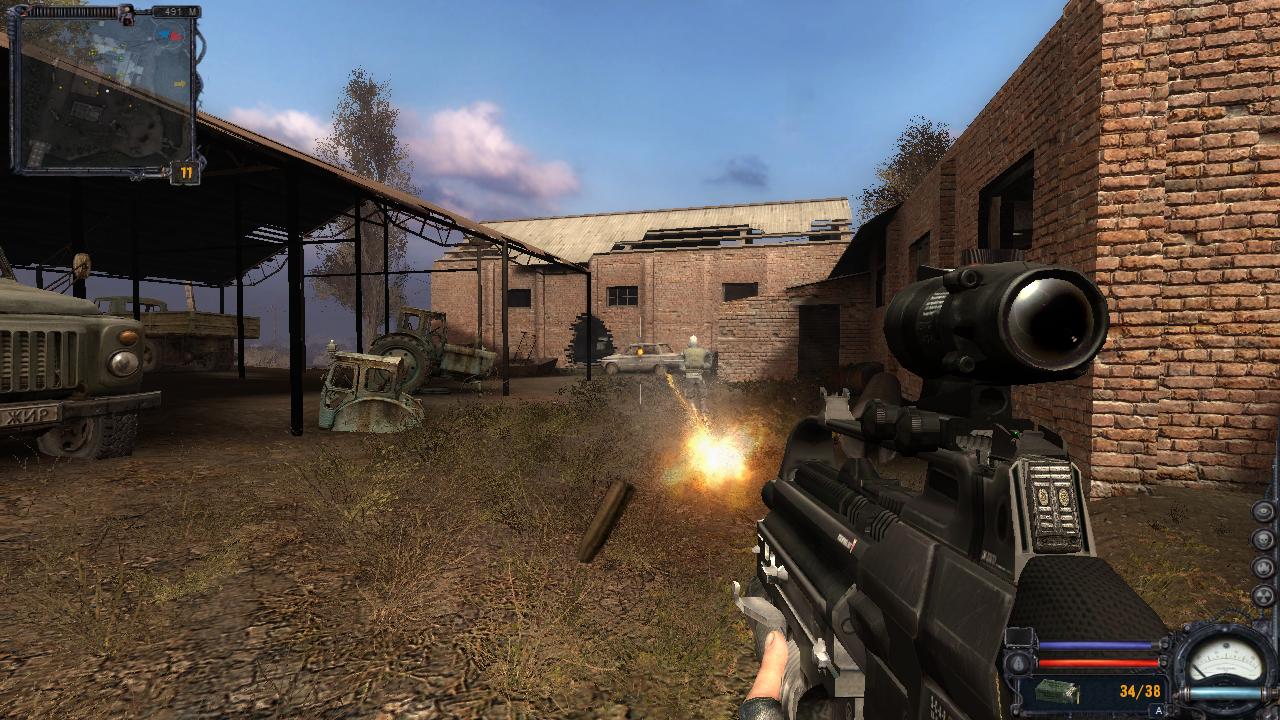The image size is (1280, 720).
Task: Select the rifle magazine thumbnail near ammo count
Action: point(1057,690)
